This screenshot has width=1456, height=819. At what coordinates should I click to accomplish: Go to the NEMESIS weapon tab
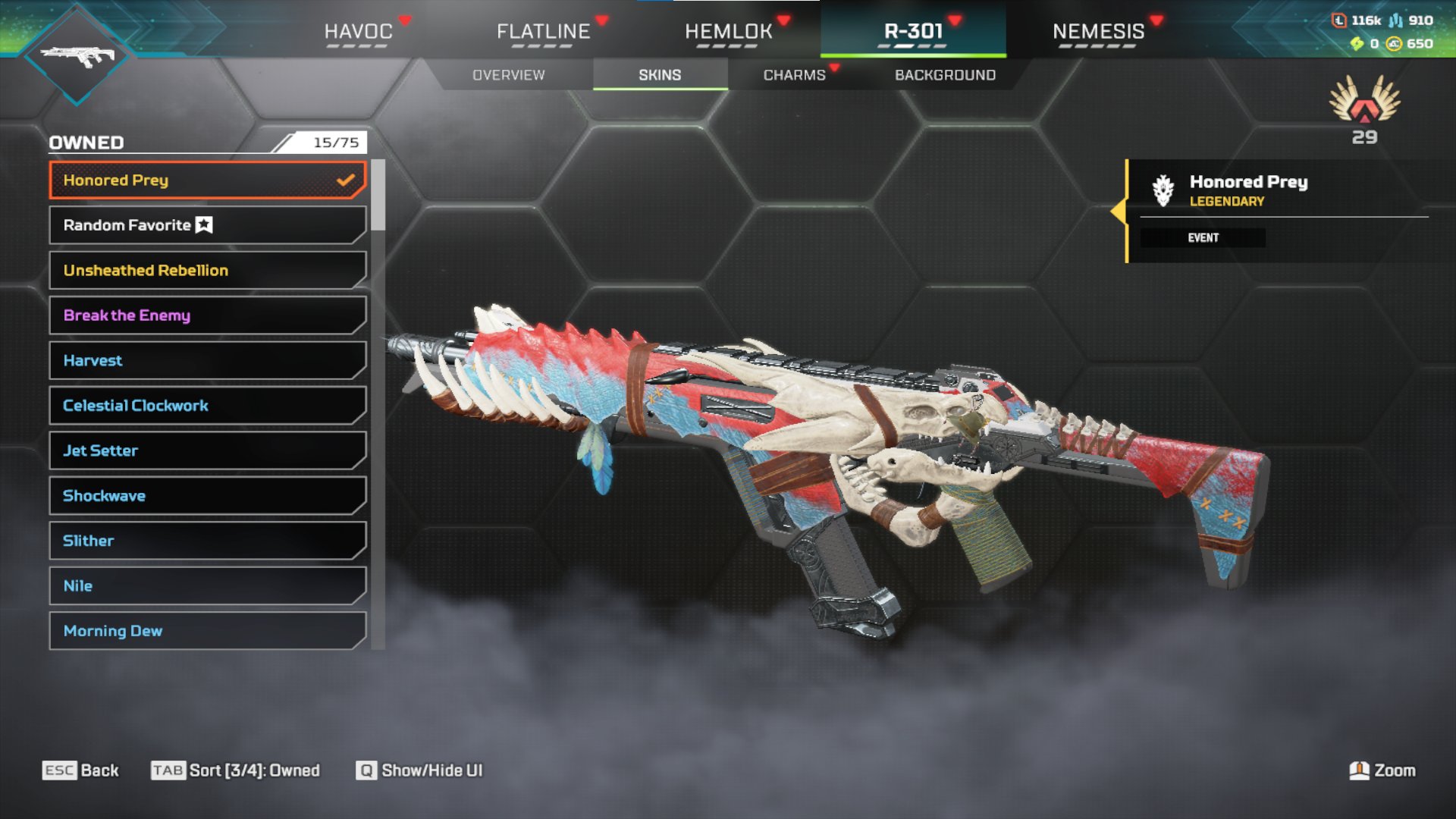[1098, 31]
